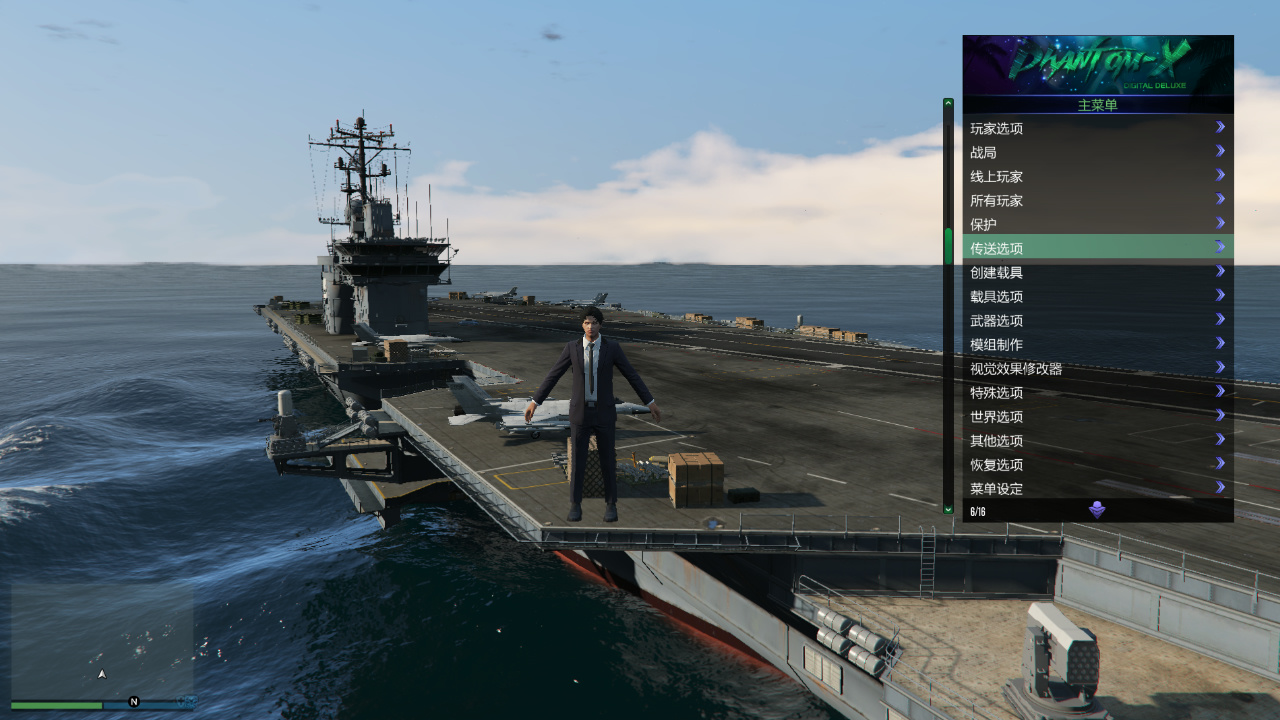1280x720 pixels.
Task: Select the 其他选项 other options entry
Action: (x=1097, y=440)
